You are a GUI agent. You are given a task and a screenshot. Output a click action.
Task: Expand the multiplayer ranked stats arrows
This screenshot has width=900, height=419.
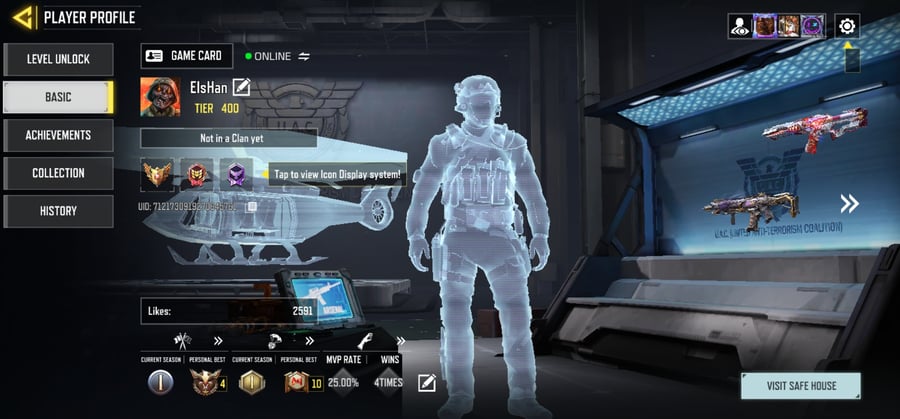217,341
